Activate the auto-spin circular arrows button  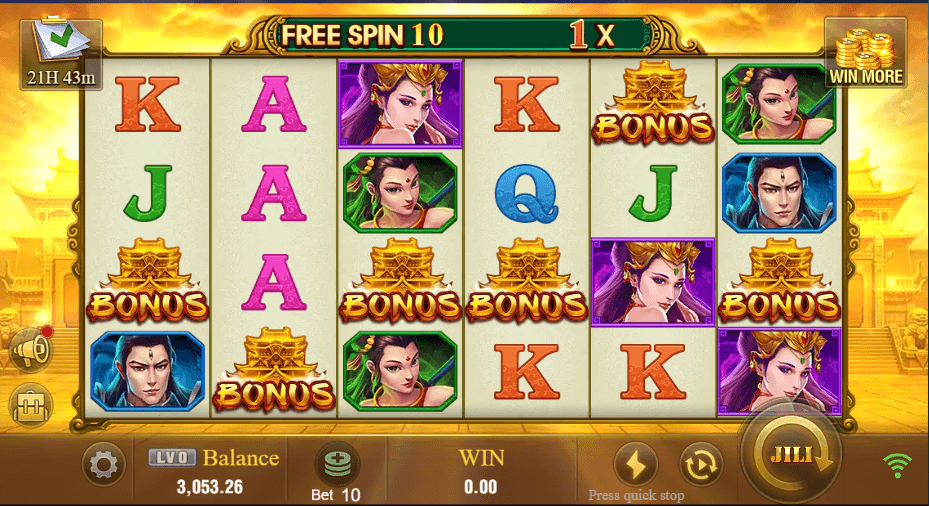700,464
